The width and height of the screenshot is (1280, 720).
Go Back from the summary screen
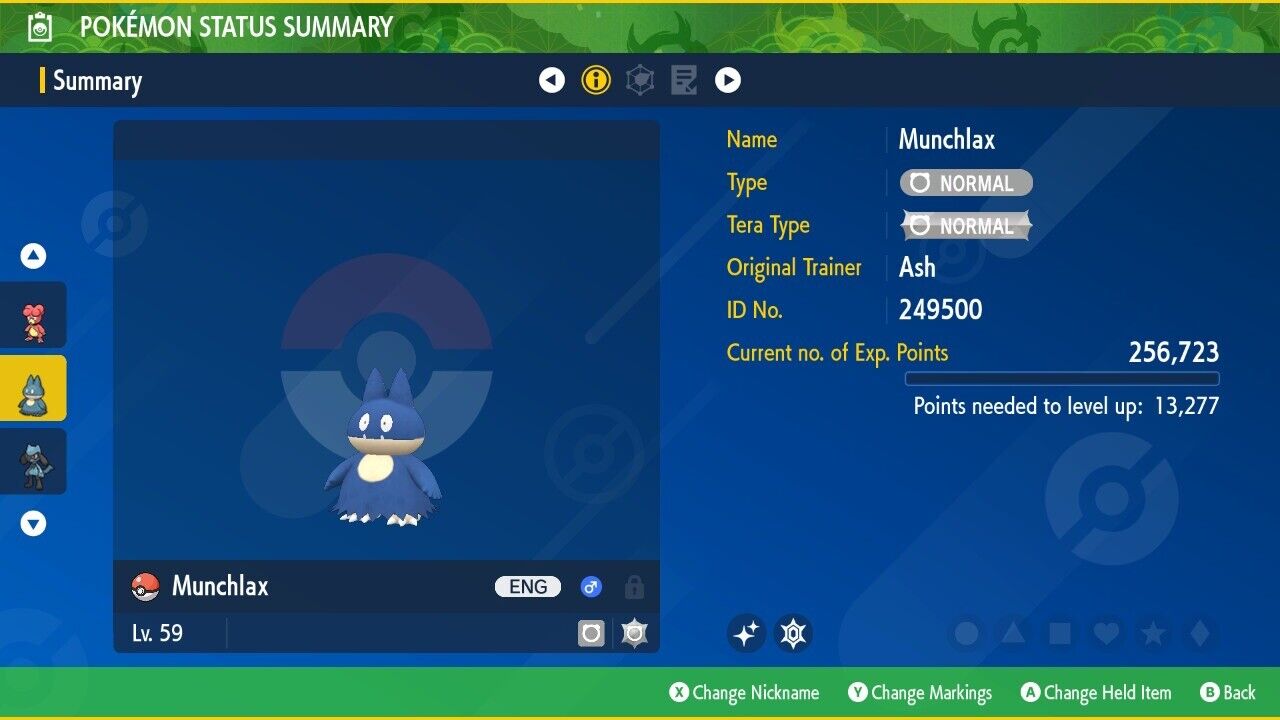pos(1228,693)
